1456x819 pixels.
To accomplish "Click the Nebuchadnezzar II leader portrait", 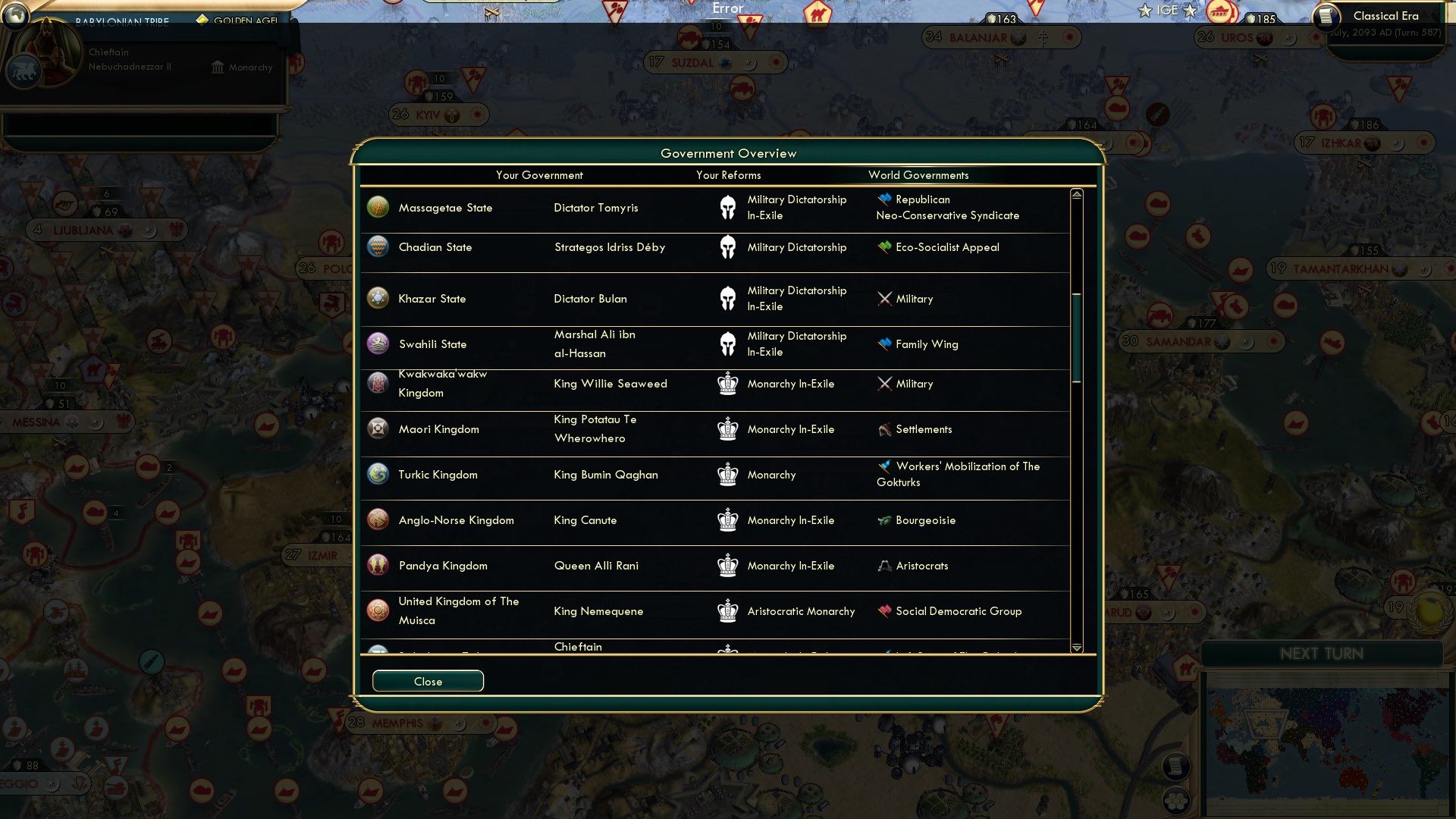I will click(49, 53).
